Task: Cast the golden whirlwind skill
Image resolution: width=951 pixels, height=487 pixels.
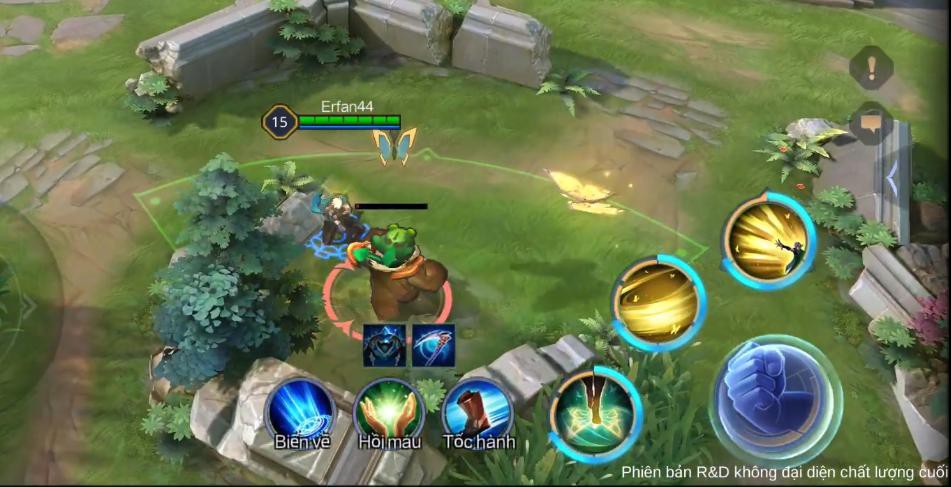Action: pyautogui.click(x=657, y=301)
